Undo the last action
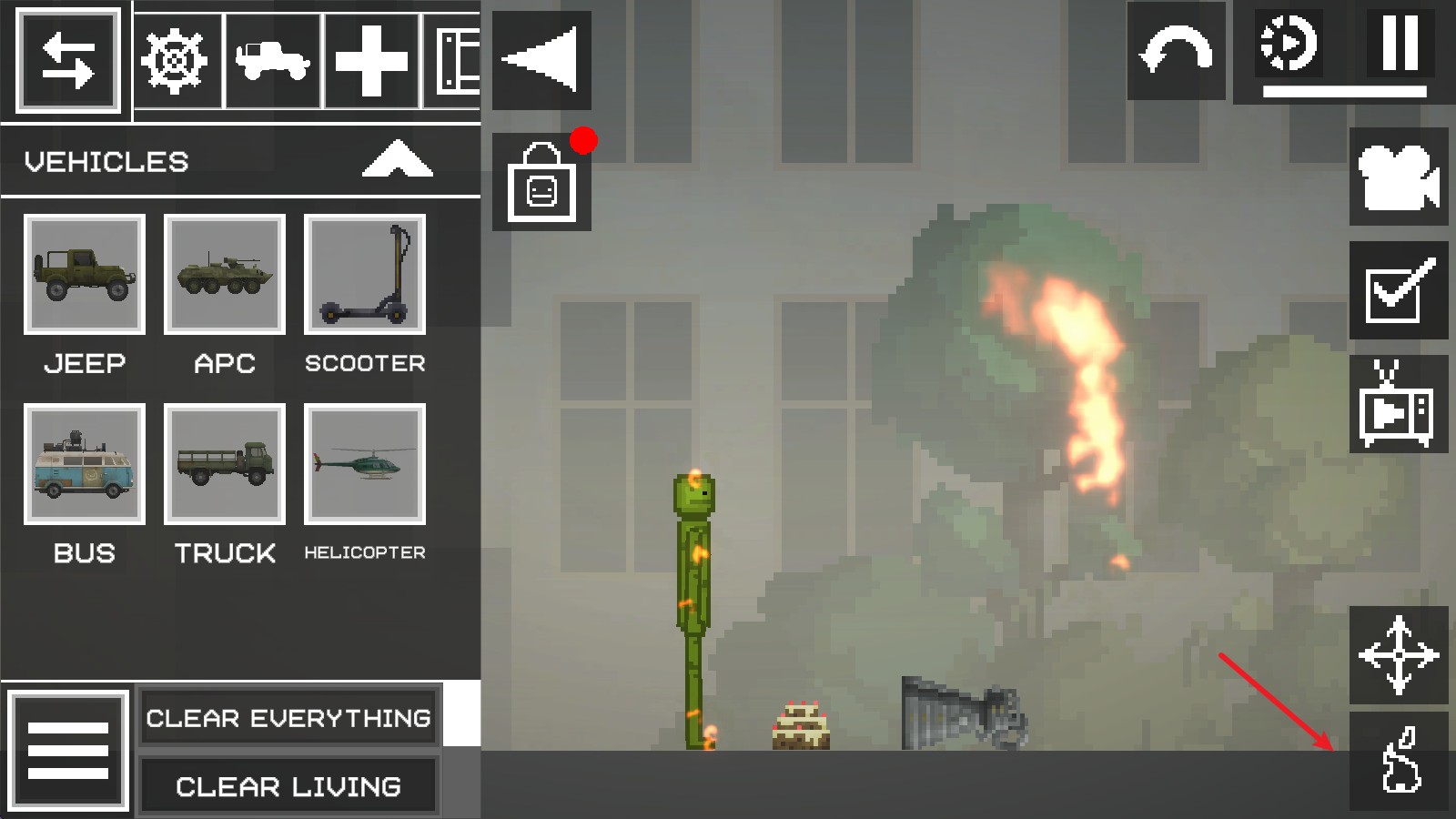Viewport: 1456px width, 819px height. (x=1176, y=51)
